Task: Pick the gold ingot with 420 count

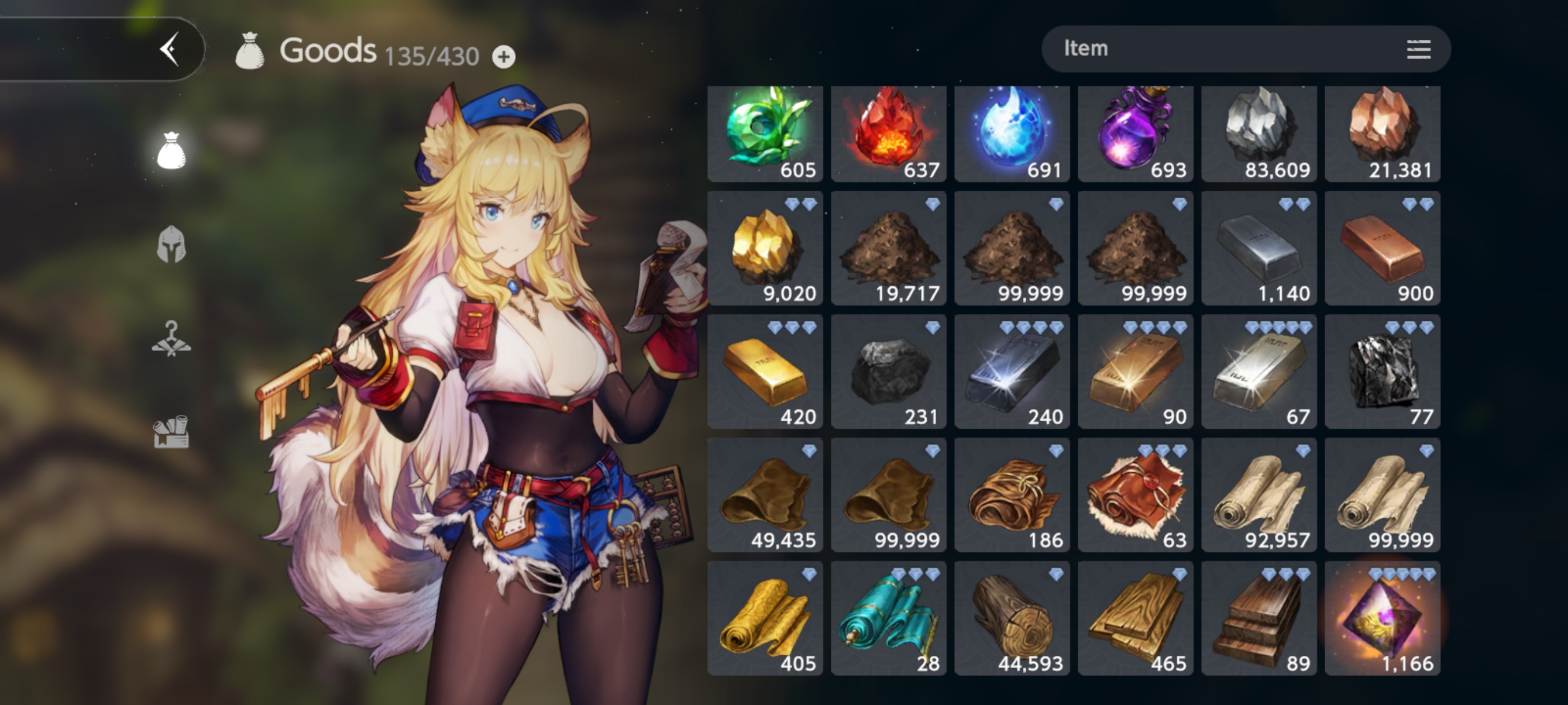Action: (765, 372)
